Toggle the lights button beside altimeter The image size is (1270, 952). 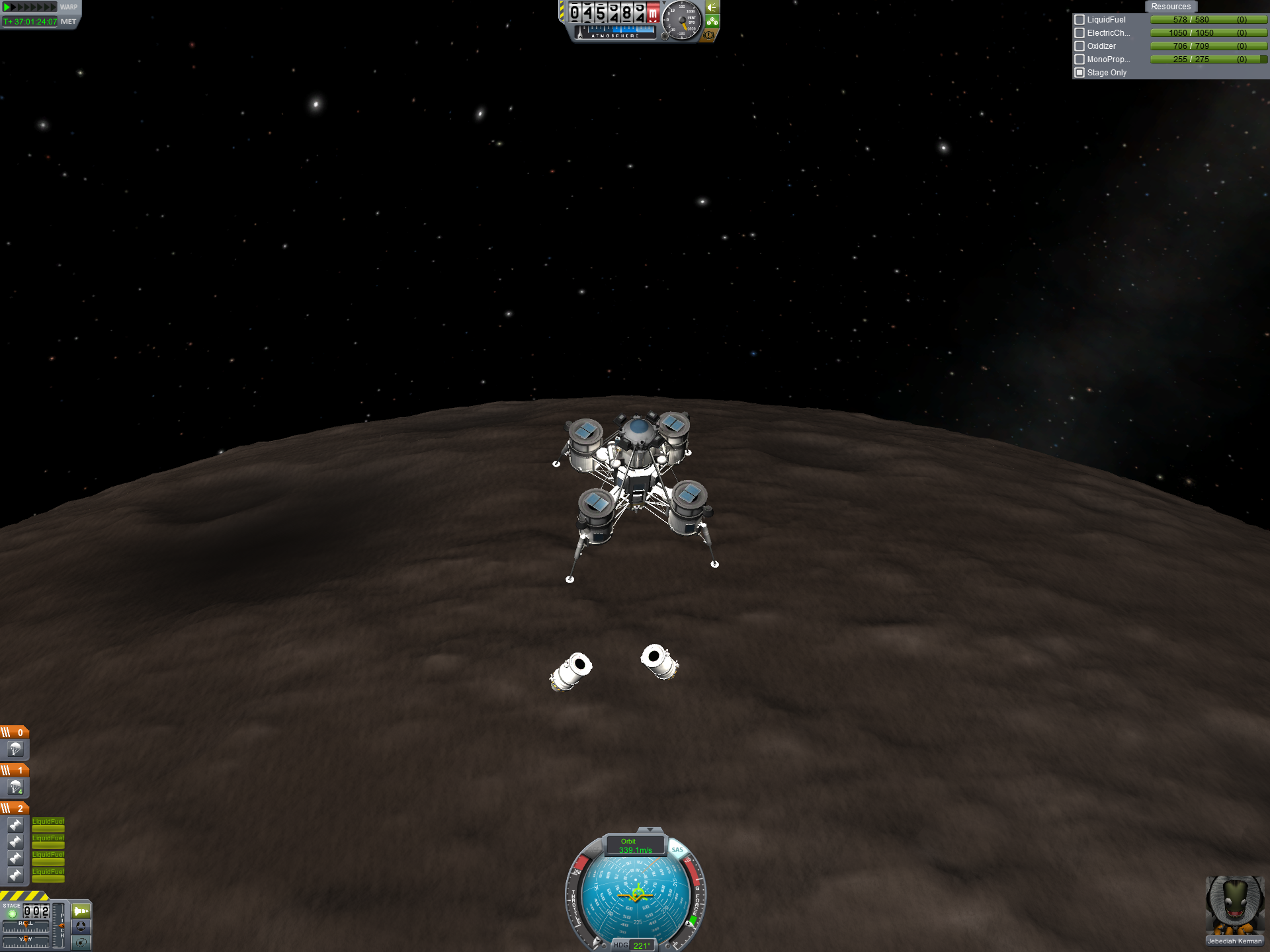coord(712,7)
